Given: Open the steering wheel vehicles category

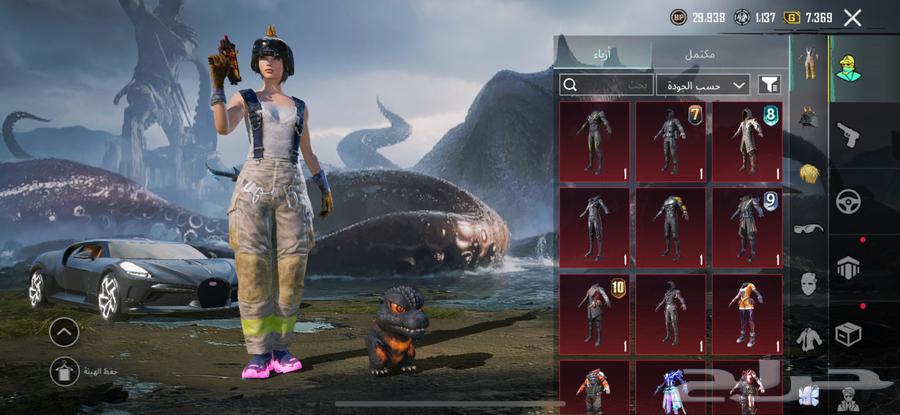Looking at the screenshot, I should pos(848,200).
